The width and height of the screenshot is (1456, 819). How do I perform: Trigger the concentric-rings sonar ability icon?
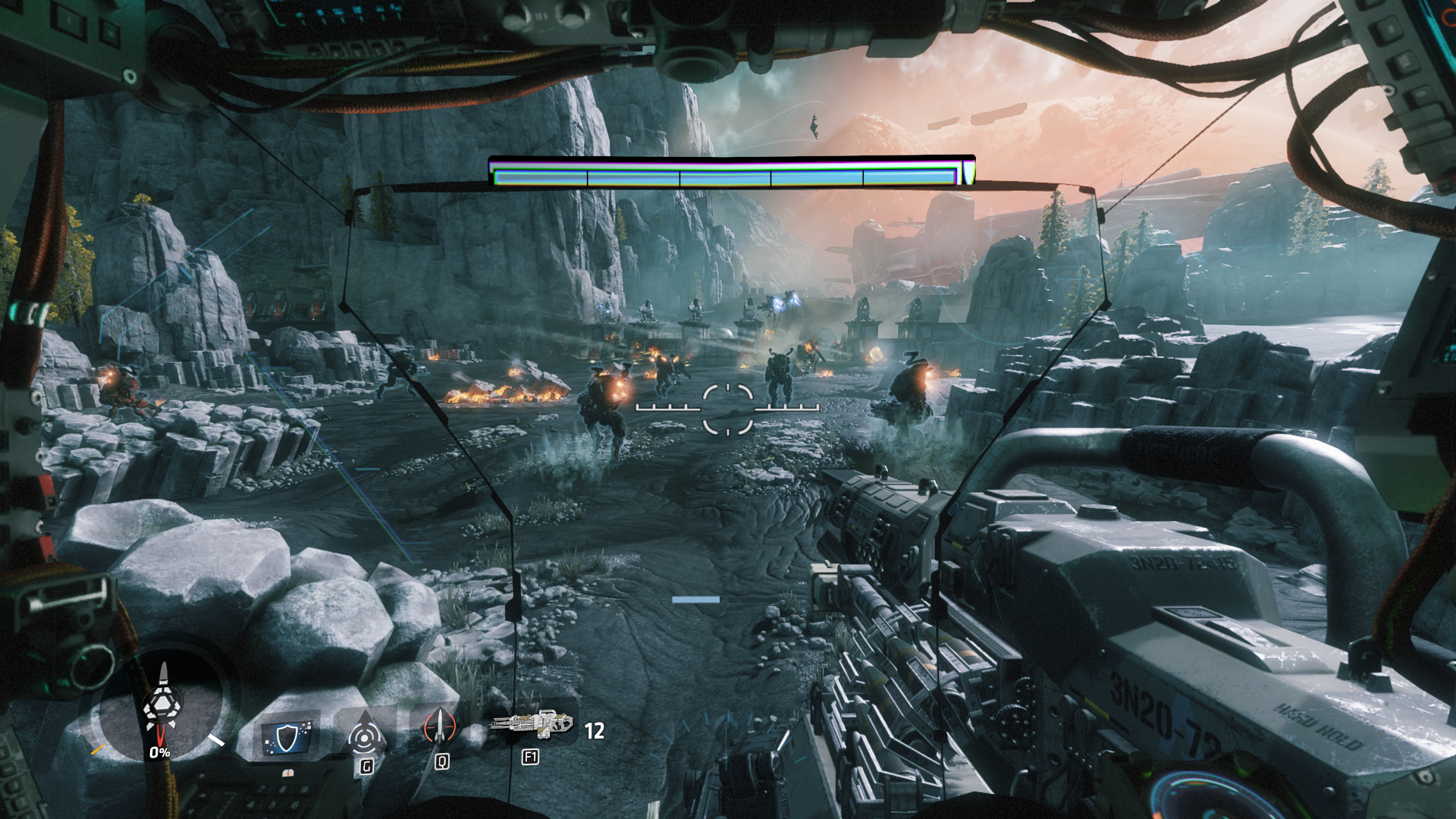pos(365,734)
